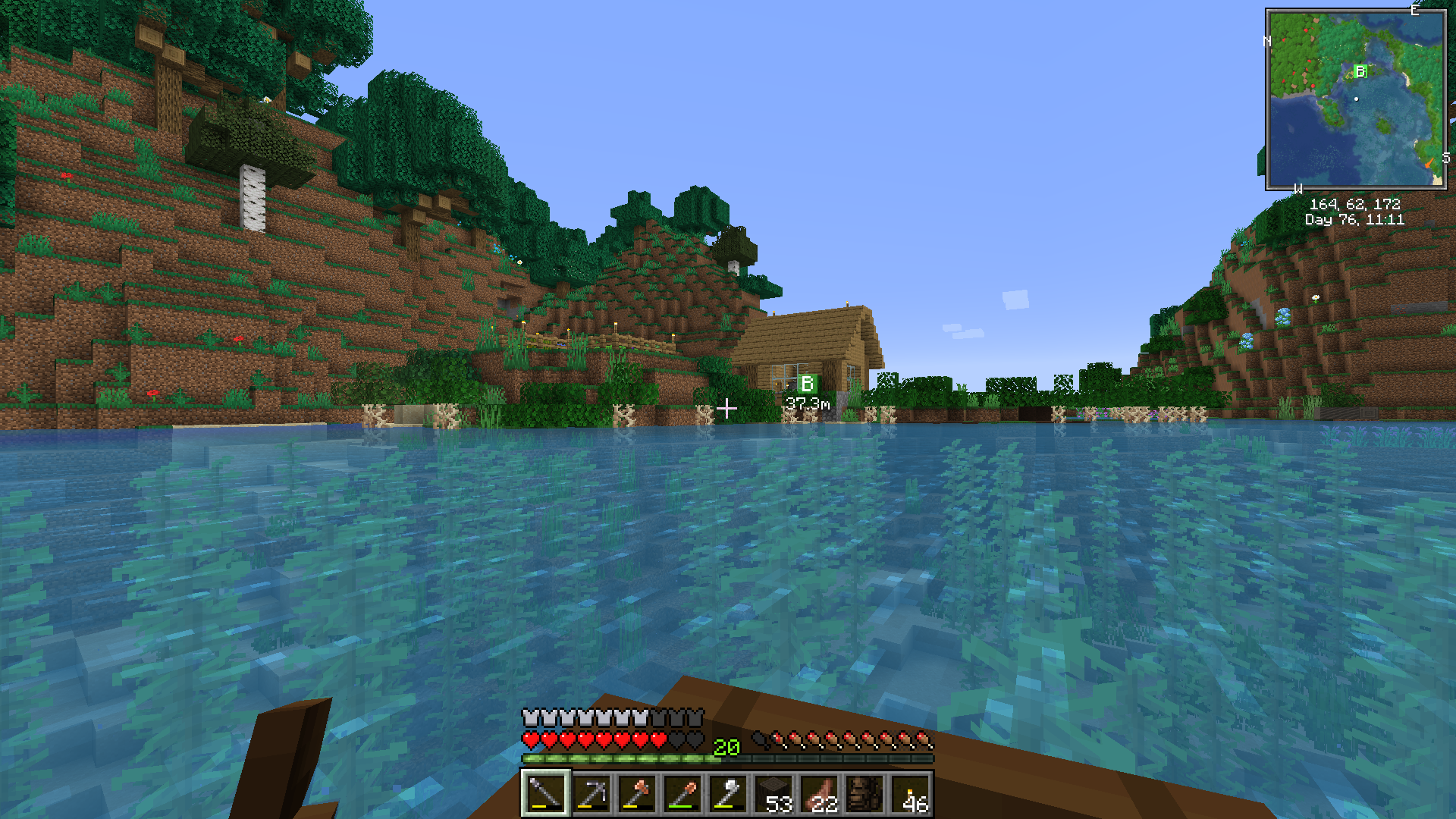Click the white player dot on the minimap
This screenshot has width=1456, height=819.
click(x=1356, y=99)
